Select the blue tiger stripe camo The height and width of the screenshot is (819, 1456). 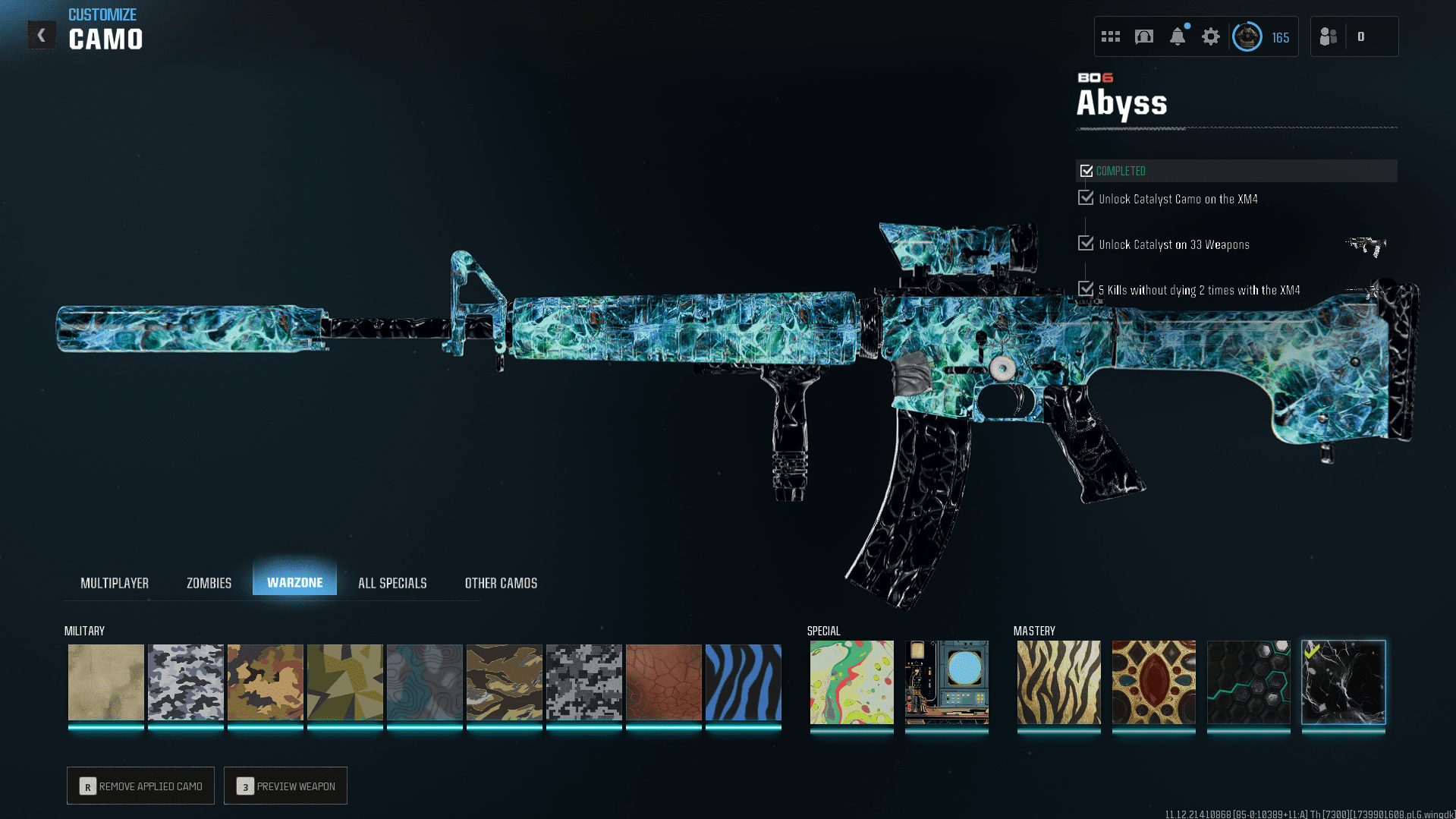743,682
